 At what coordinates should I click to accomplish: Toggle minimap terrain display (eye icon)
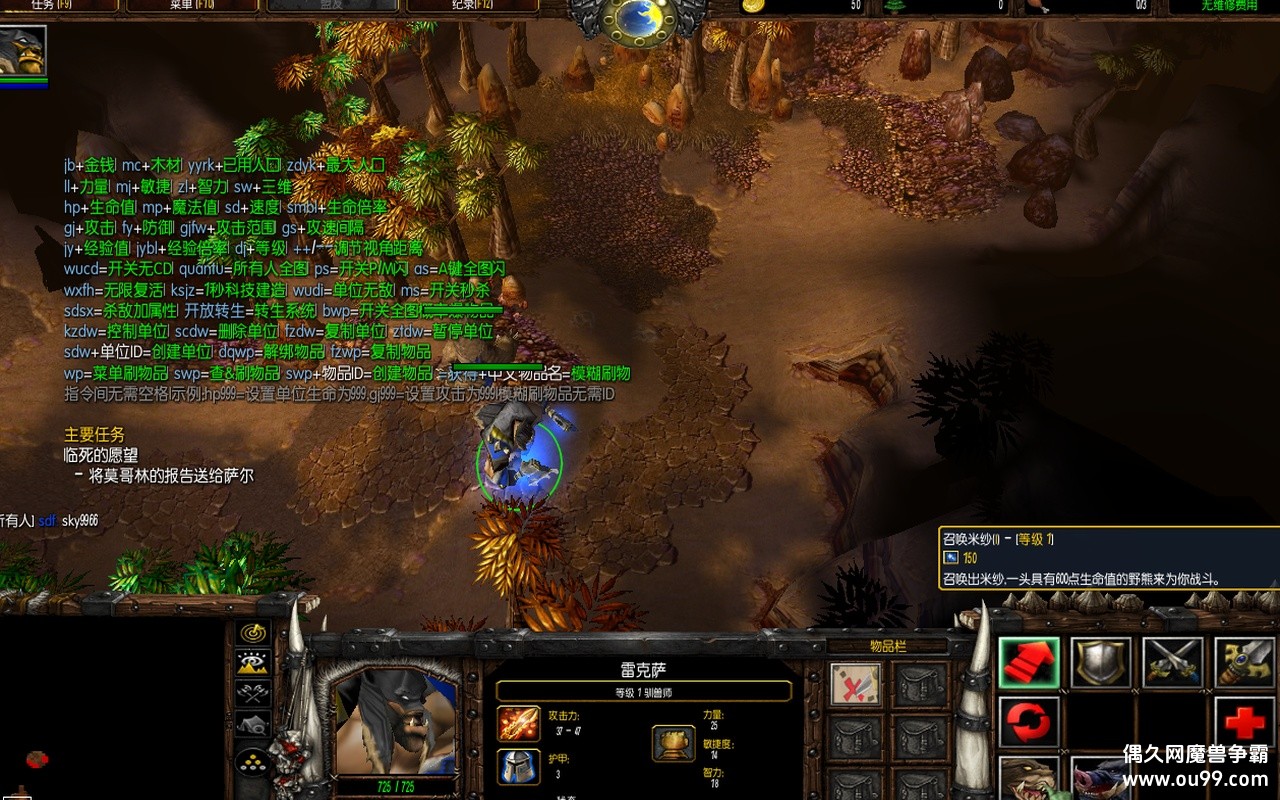[253, 662]
